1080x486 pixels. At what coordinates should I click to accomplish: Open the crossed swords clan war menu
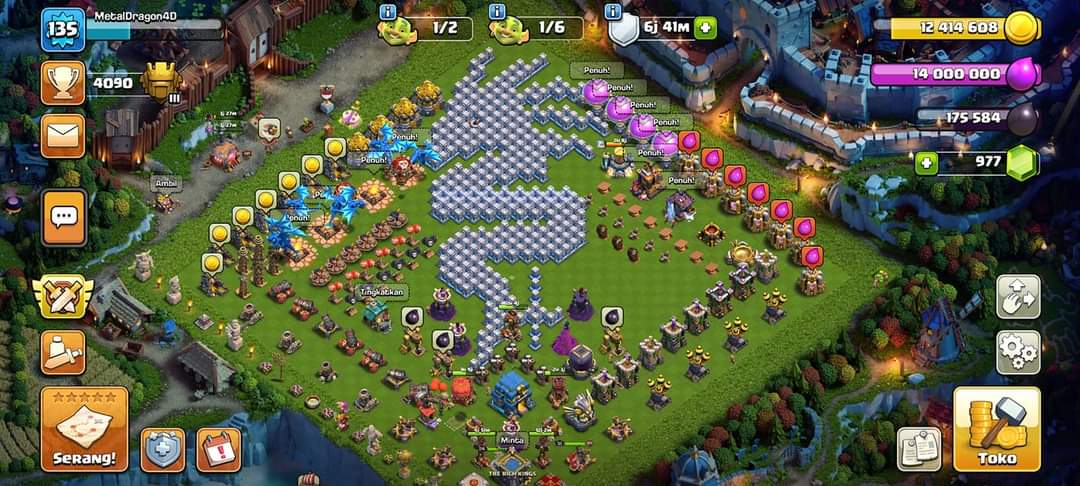[62, 297]
